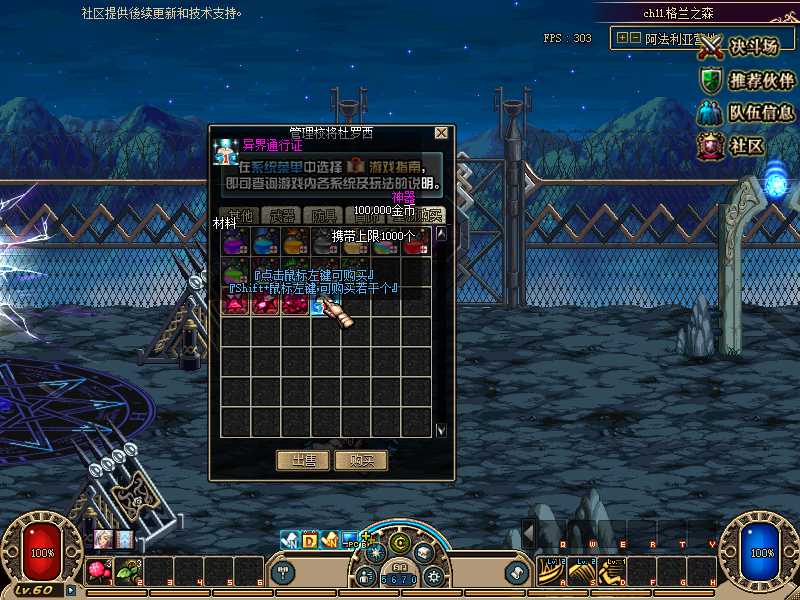The width and height of the screenshot is (800, 600).
Task: Select the green potion in the shop
Action: tap(236, 271)
